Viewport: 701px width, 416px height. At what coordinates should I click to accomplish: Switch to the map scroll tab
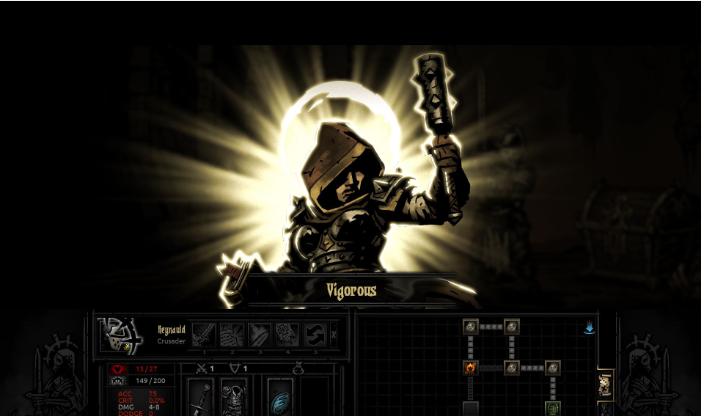[x=605, y=384]
